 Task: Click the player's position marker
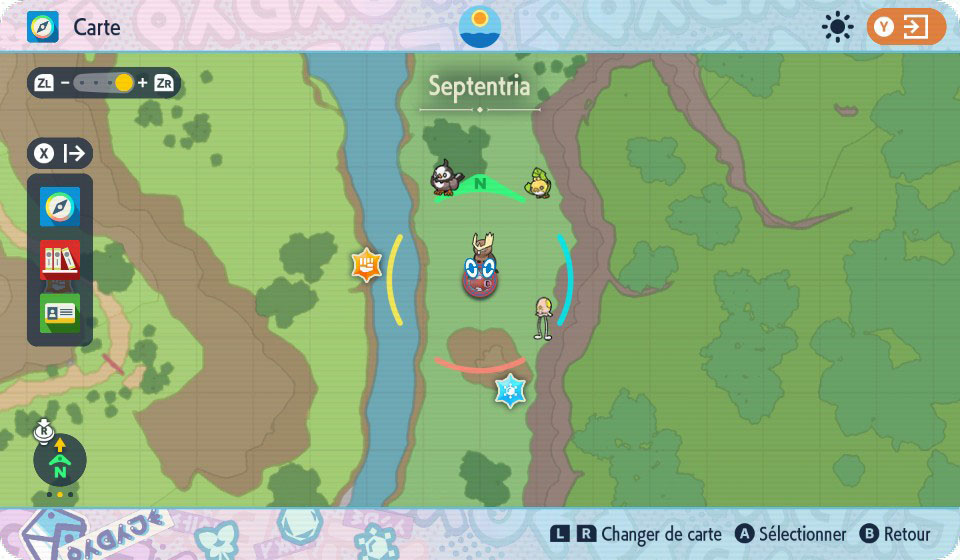pyautogui.click(x=480, y=273)
